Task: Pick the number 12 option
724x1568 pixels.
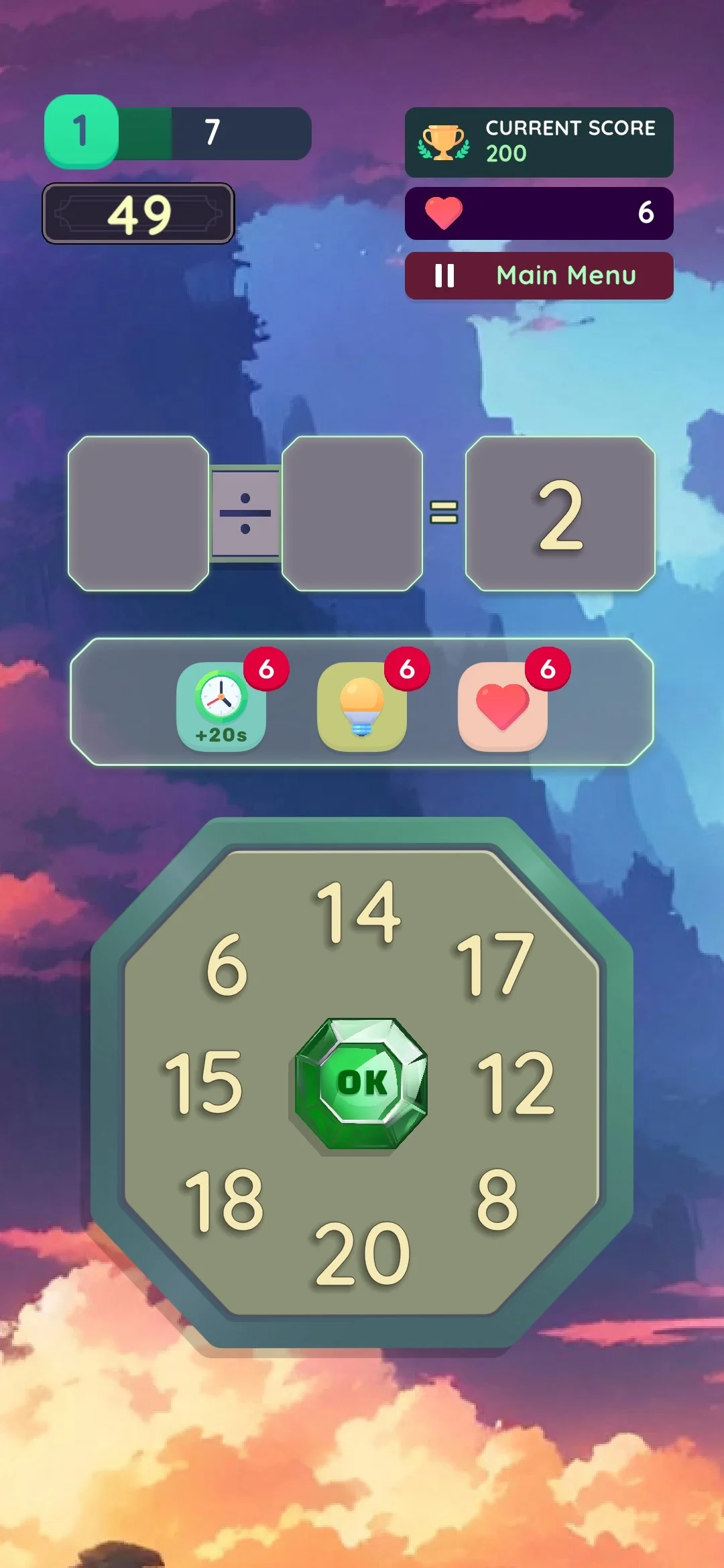Action: pyautogui.click(x=516, y=1083)
